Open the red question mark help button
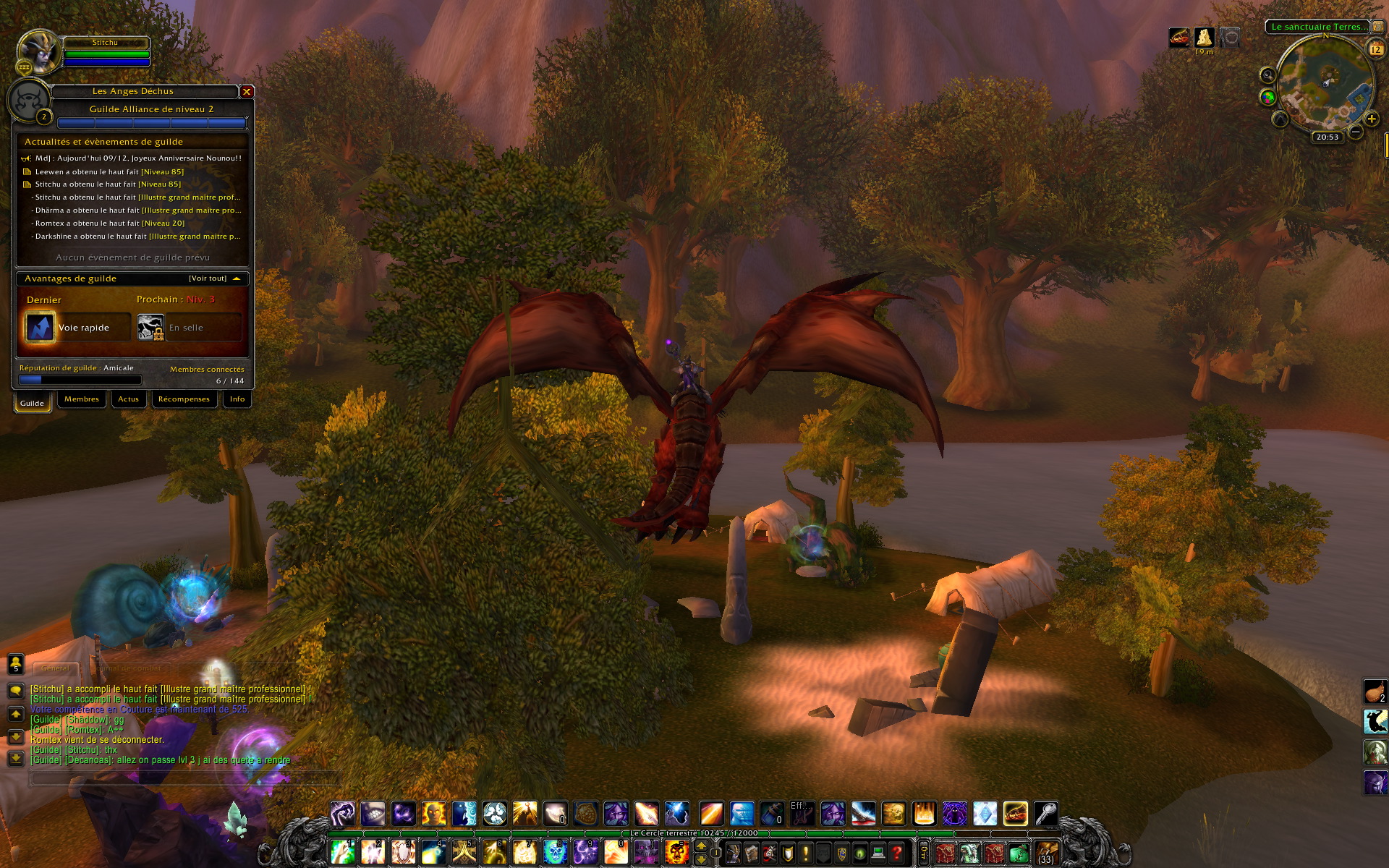1389x868 pixels. point(897,854)
